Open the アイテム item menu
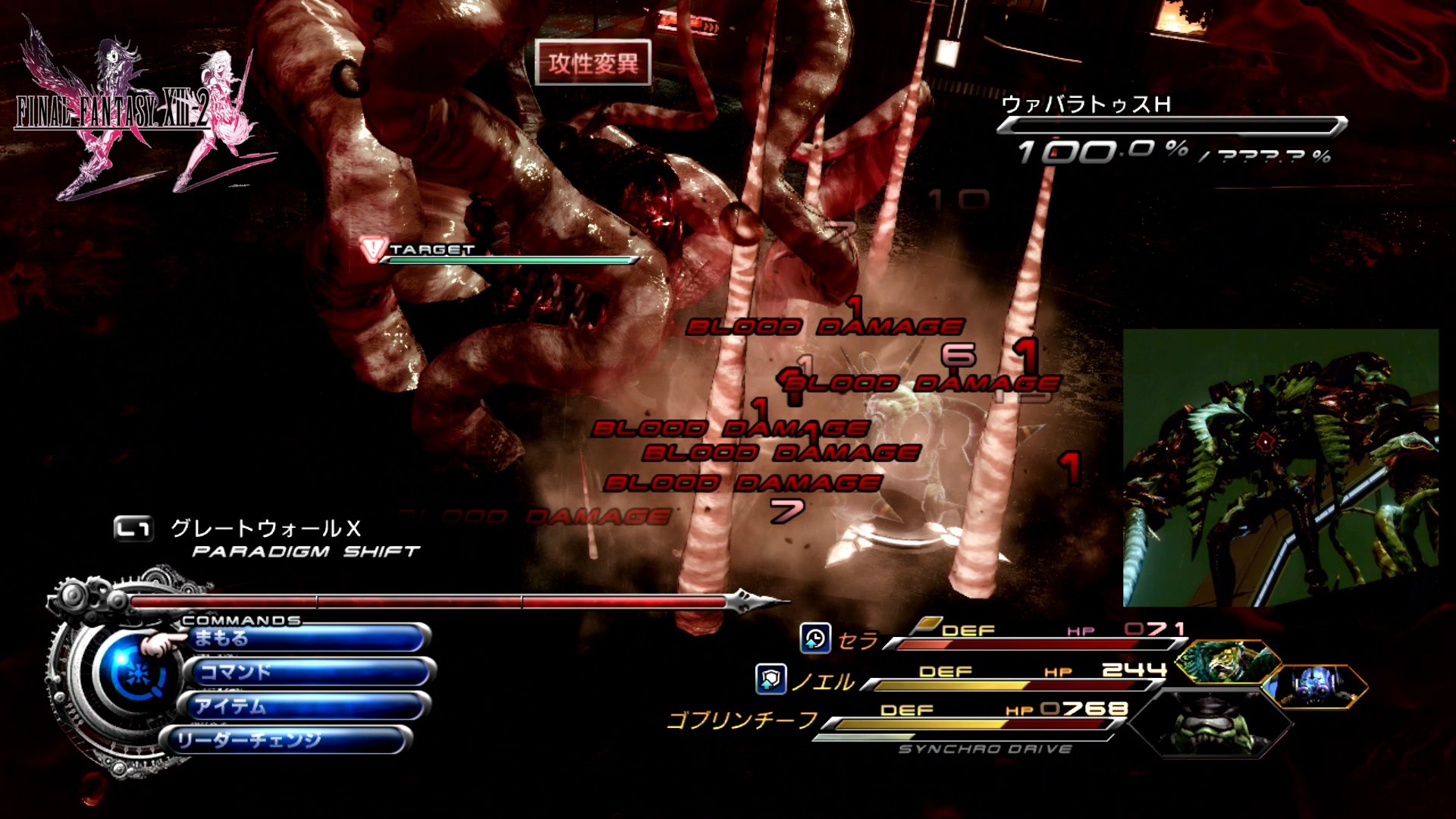The image size is (1456, 819). (305, 706)
